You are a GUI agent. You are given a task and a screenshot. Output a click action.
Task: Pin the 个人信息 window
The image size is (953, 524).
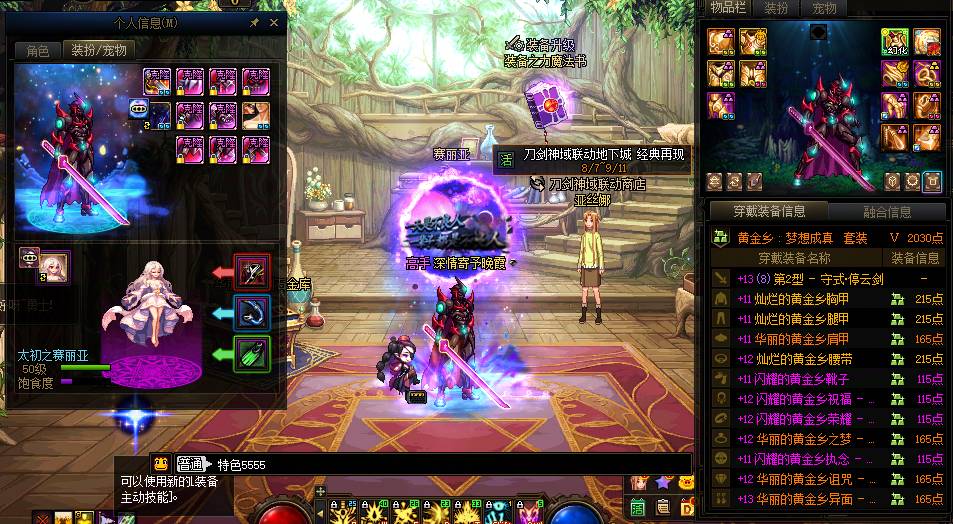click(255, 21)
